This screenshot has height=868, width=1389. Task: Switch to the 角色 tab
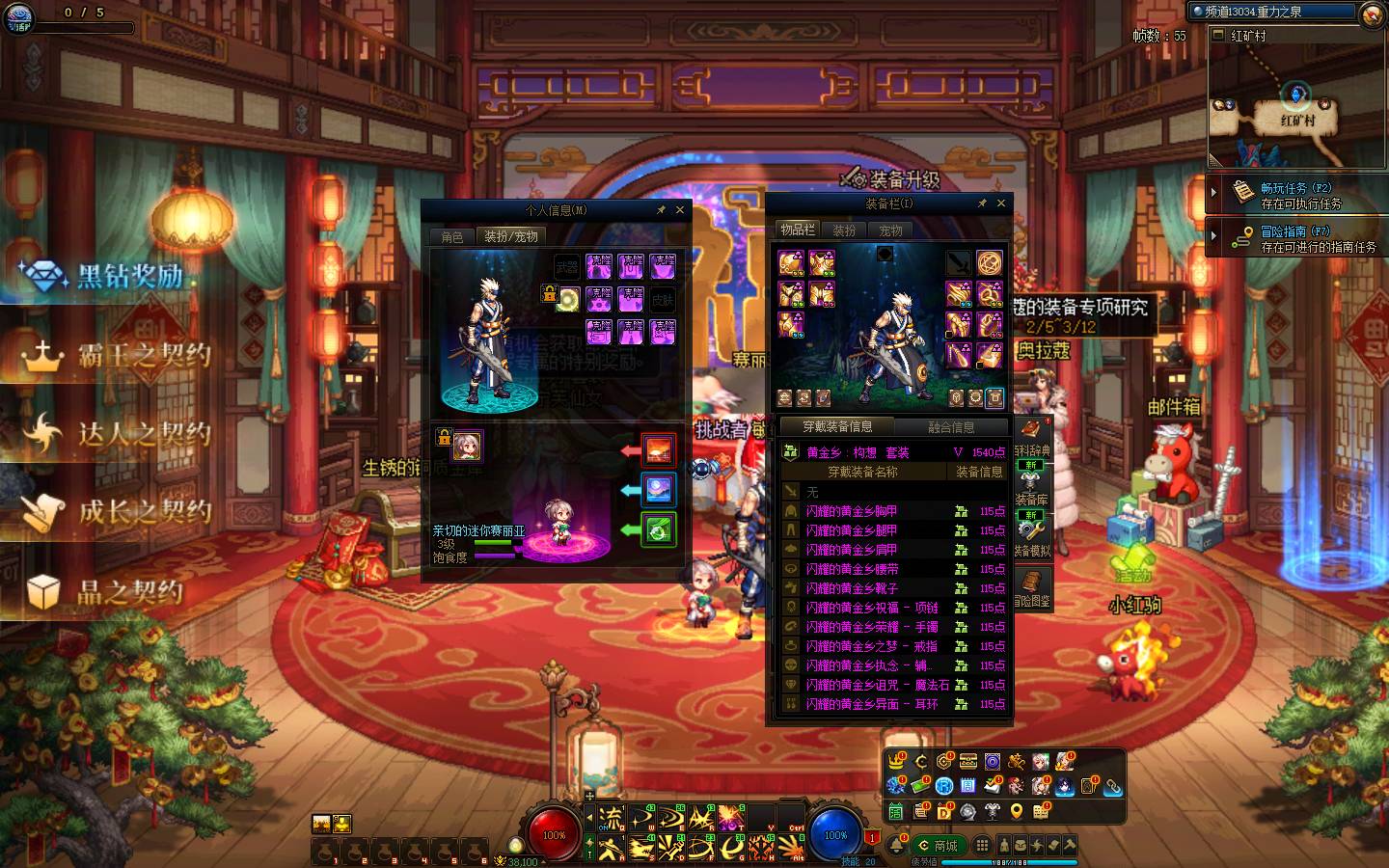coord(452,236)
